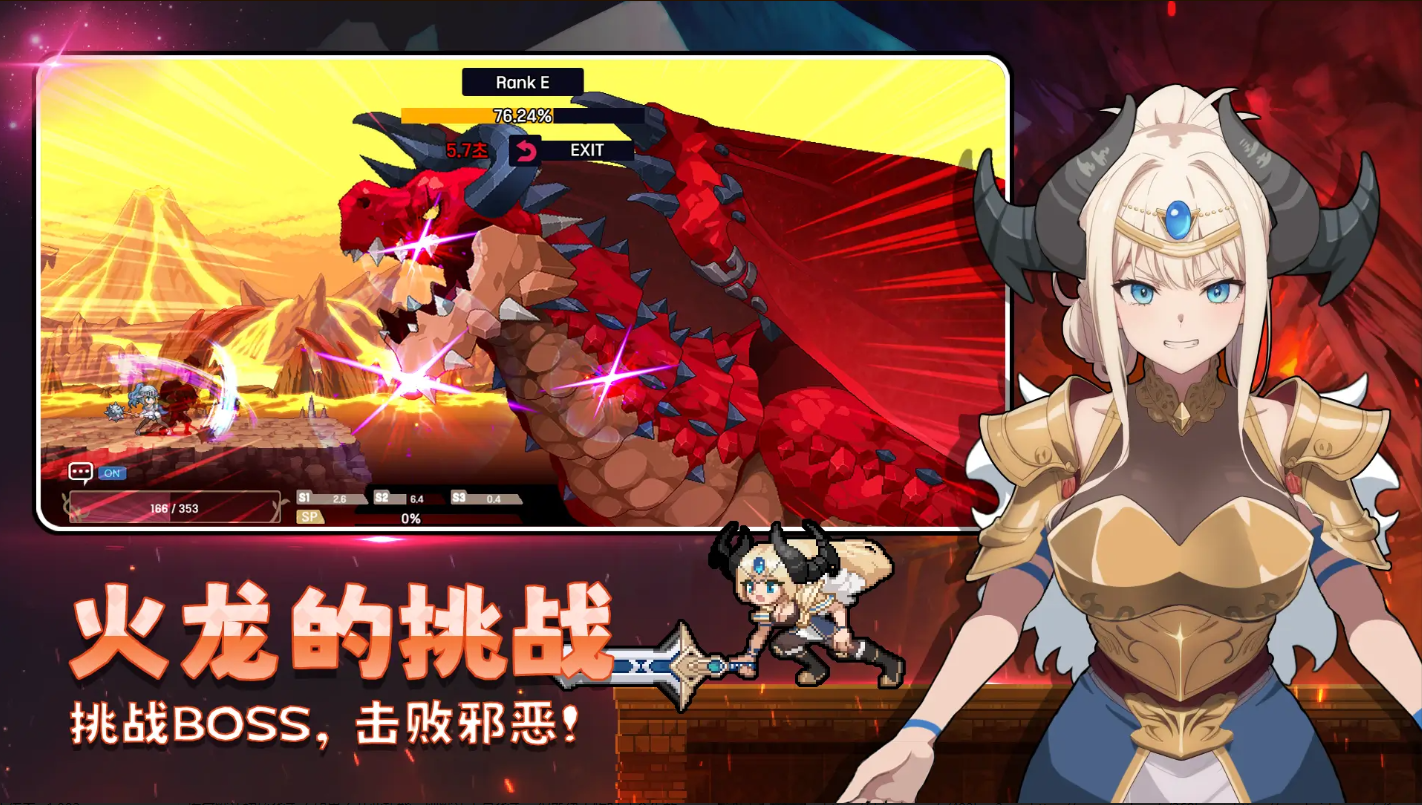Expand the boss rank display
The width and height of the screenshot is (1422, 805).
point(521,82)
